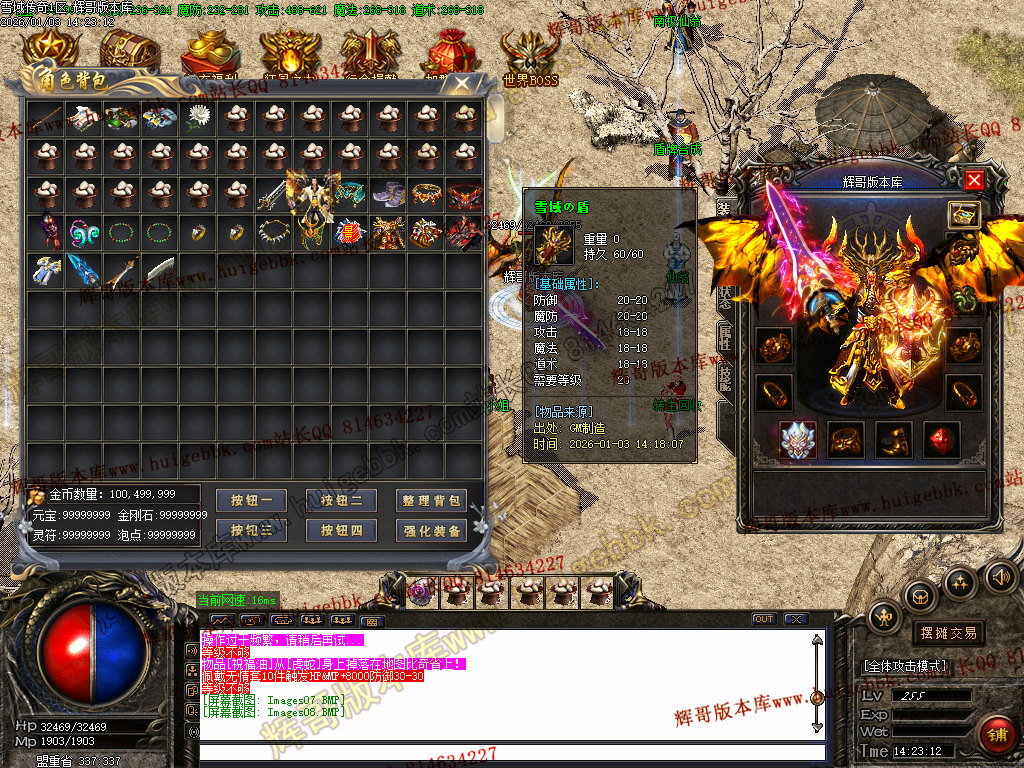This screenshot has height=768, width=1024.
Task: Focus the chat input field
Action: click(x=510, y=752)
